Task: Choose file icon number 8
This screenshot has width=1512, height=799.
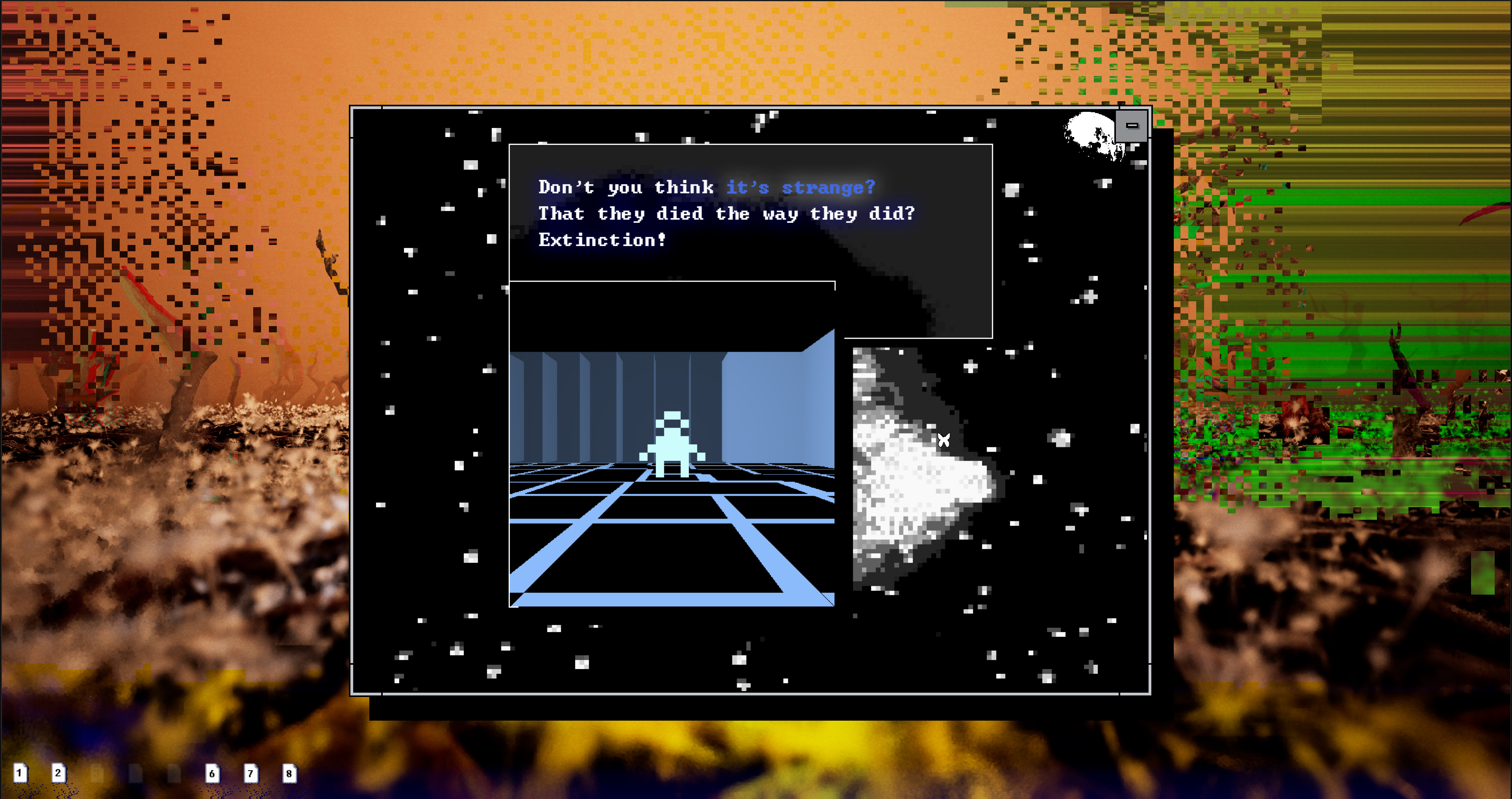Action: coord(289,773)
